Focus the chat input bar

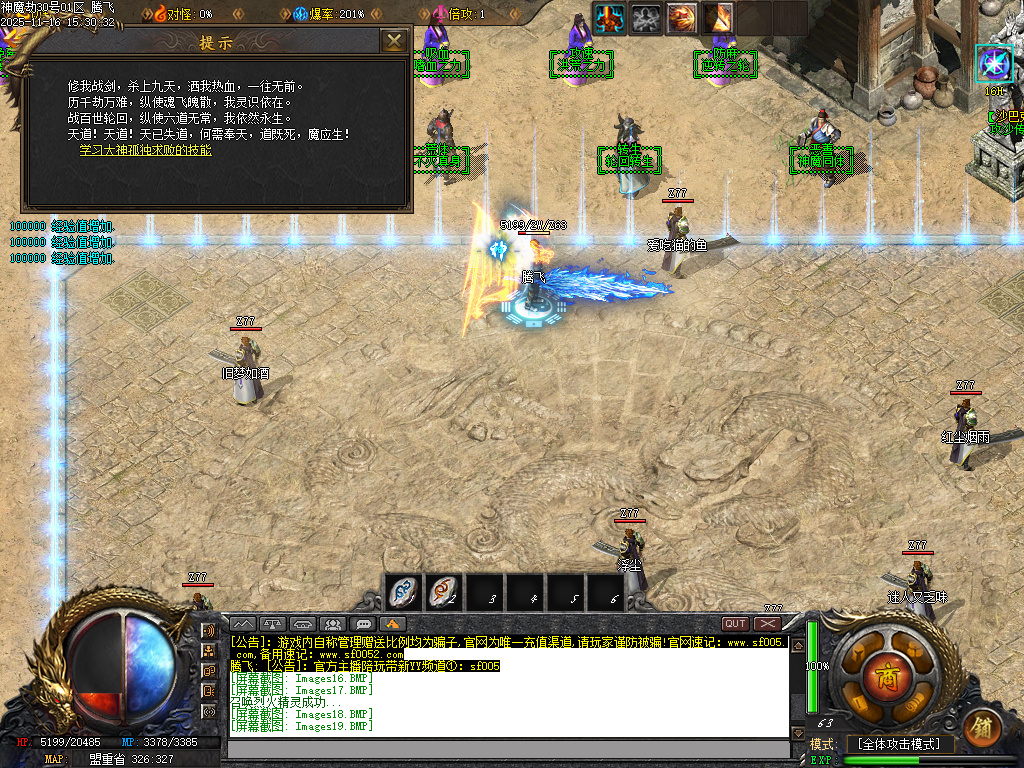click(508, 748)
